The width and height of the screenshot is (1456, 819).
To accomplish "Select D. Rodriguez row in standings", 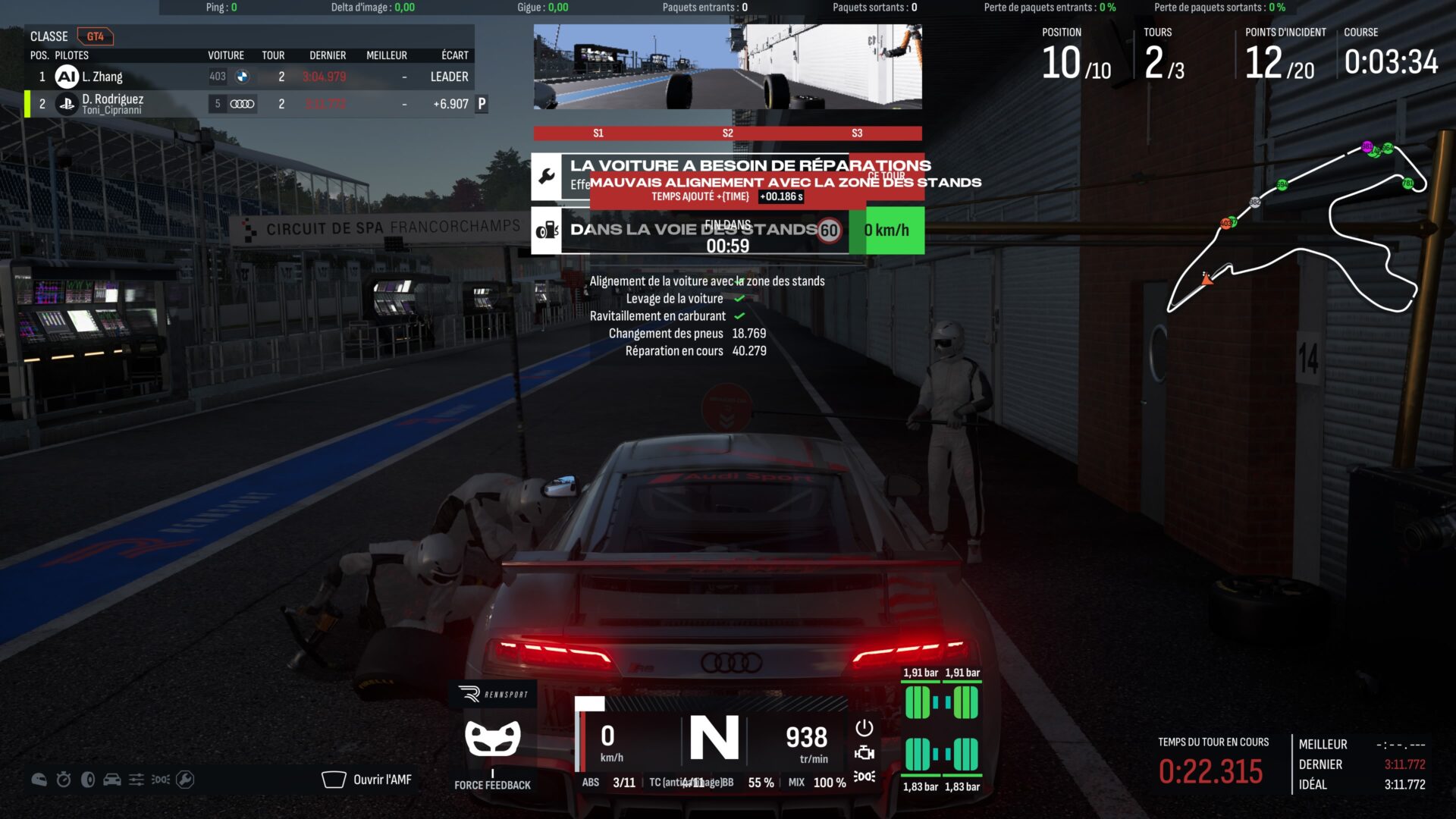I will click(x=250, y=104).
